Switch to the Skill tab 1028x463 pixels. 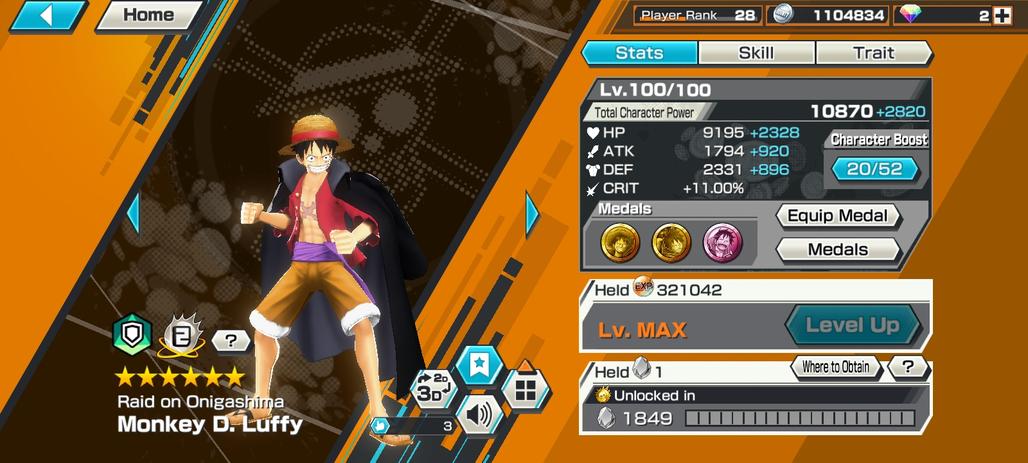point(756,53)
